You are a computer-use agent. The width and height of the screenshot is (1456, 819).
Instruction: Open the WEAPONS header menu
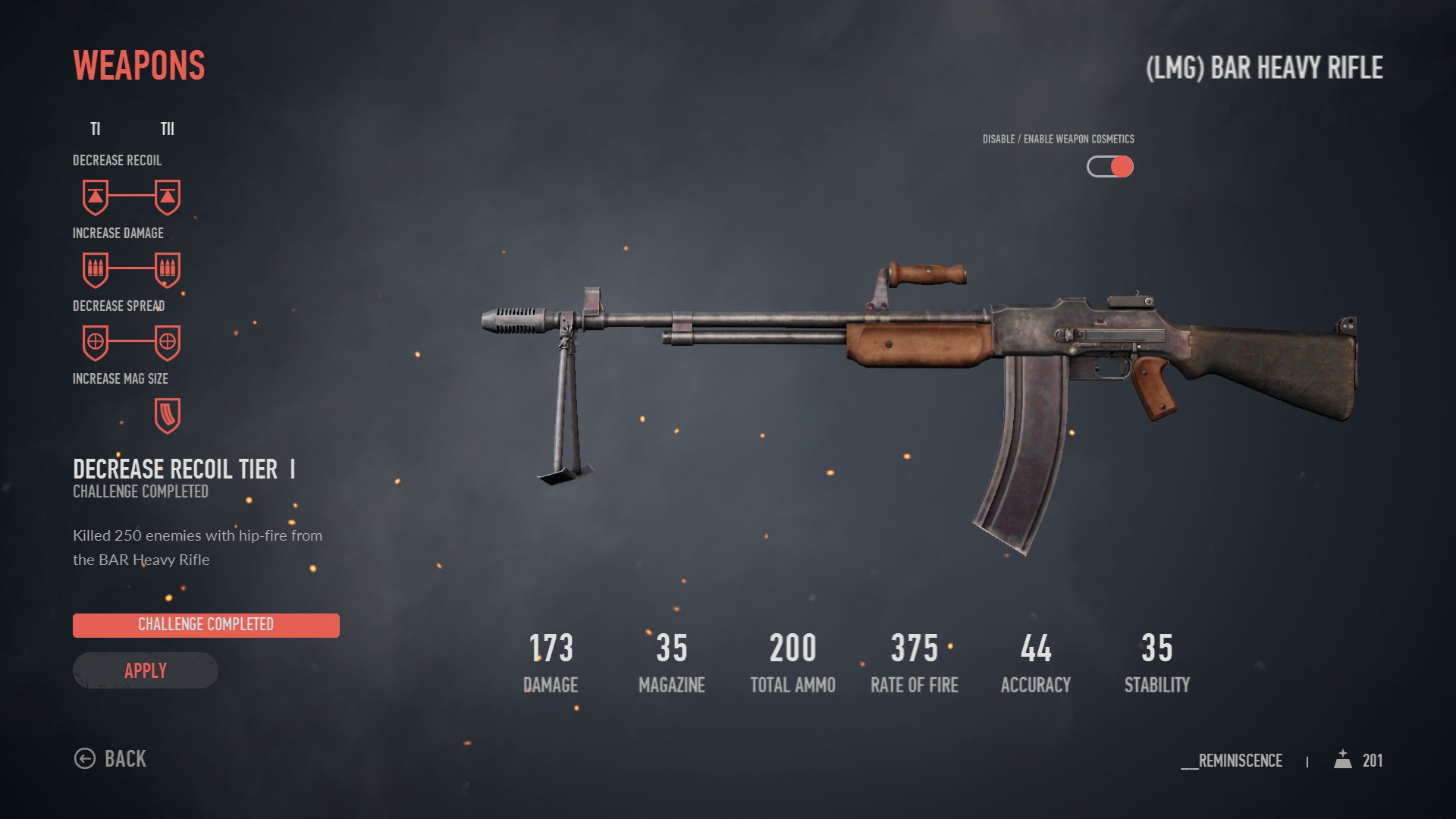[x=138, y=65]
